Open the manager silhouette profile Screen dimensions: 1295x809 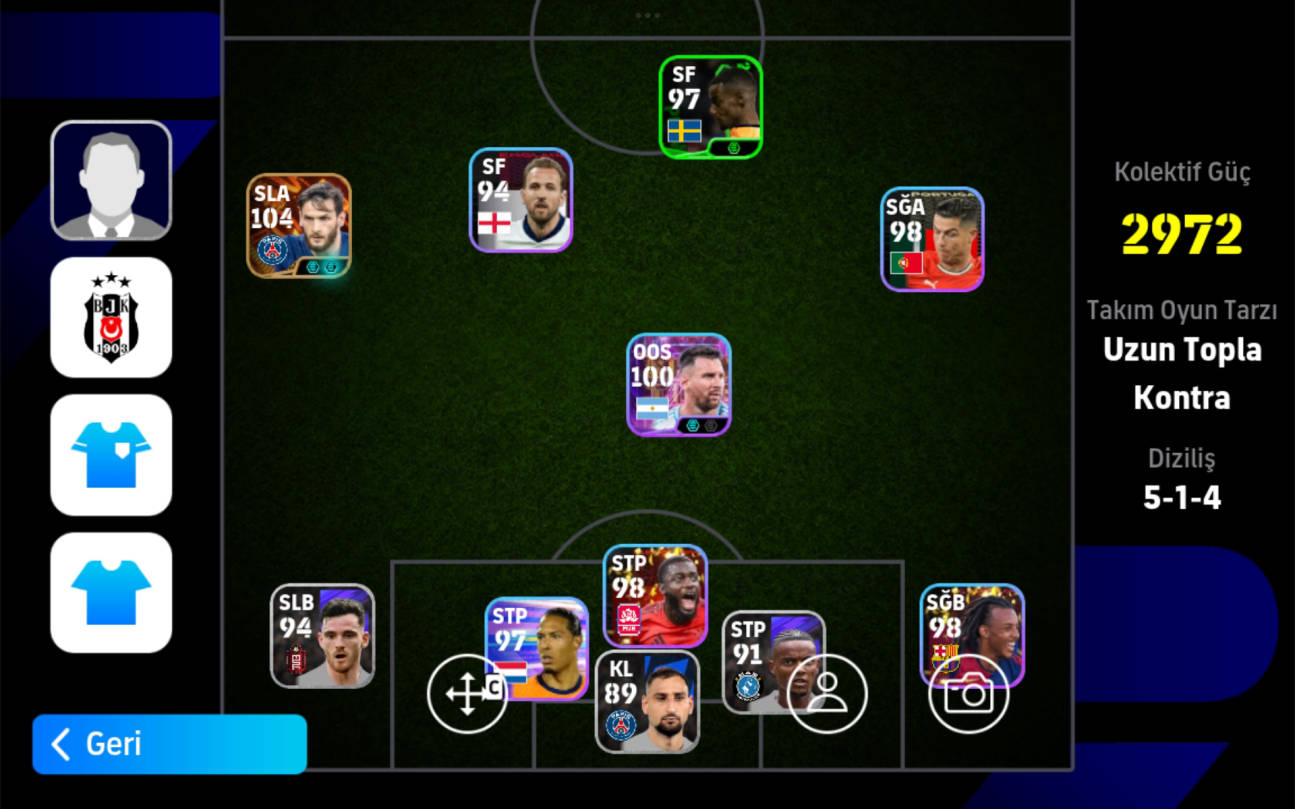111,181
